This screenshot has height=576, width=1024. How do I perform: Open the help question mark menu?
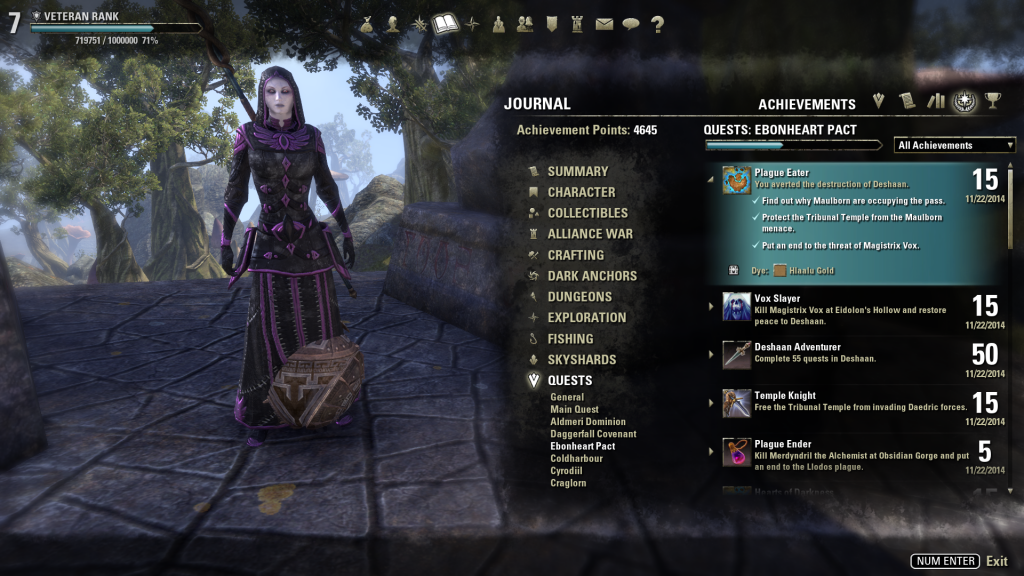657,25
